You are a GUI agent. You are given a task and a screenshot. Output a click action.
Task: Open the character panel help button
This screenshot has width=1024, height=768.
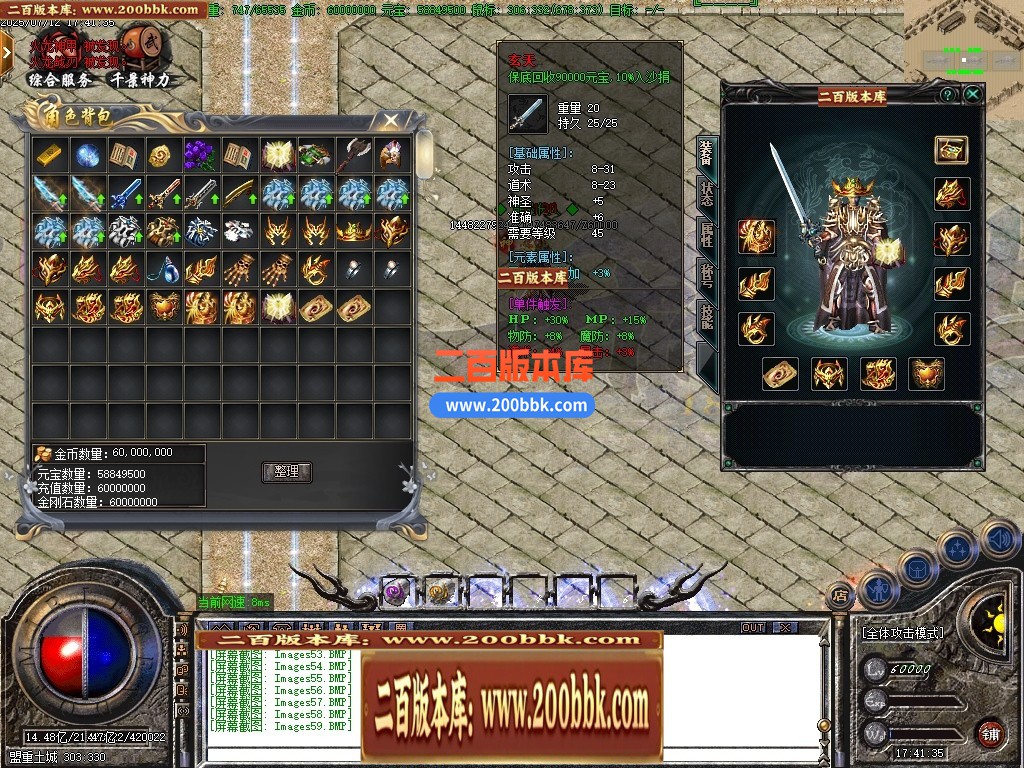947,94
